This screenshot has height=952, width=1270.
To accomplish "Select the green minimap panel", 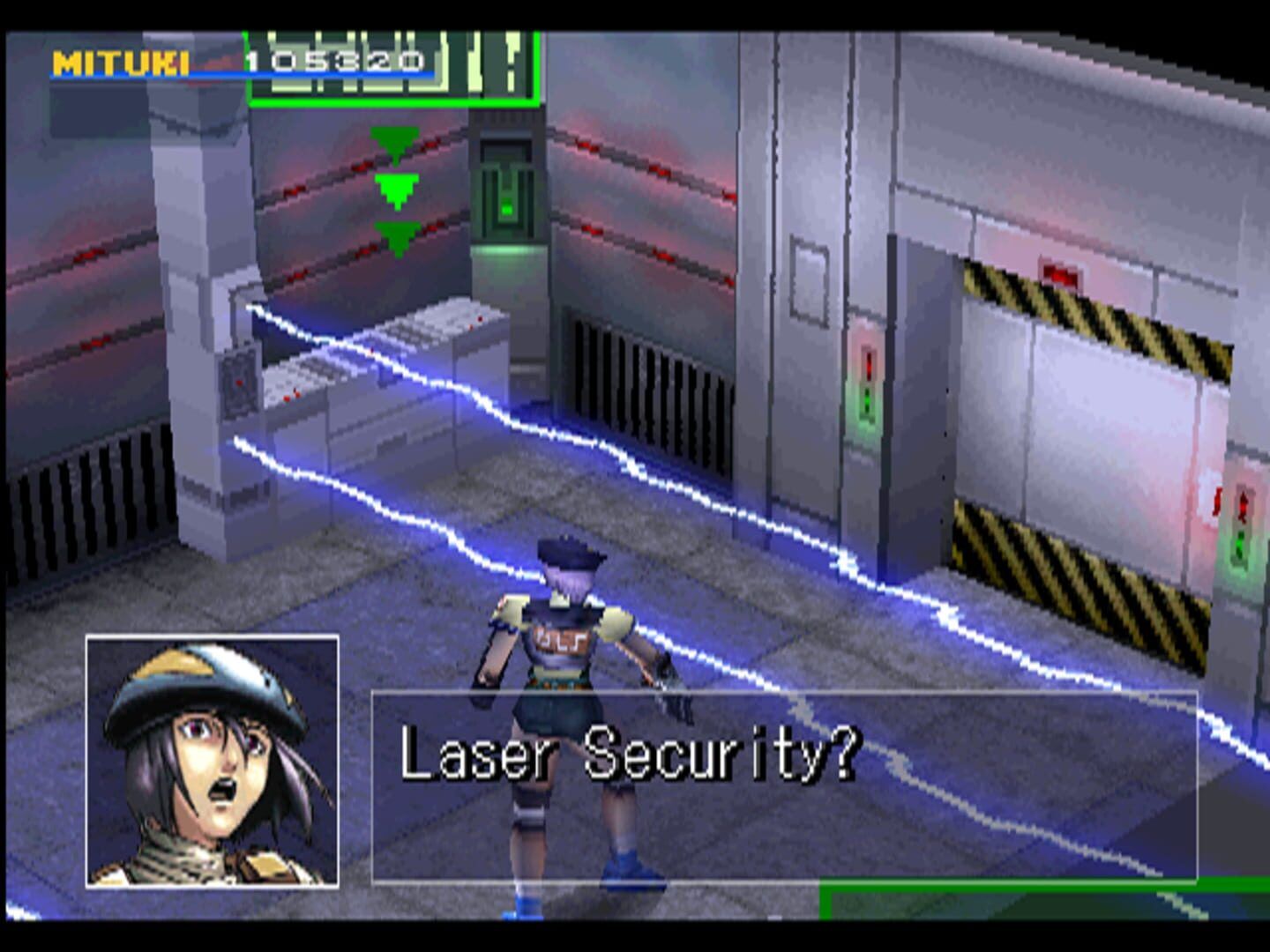I will [394, 69].
